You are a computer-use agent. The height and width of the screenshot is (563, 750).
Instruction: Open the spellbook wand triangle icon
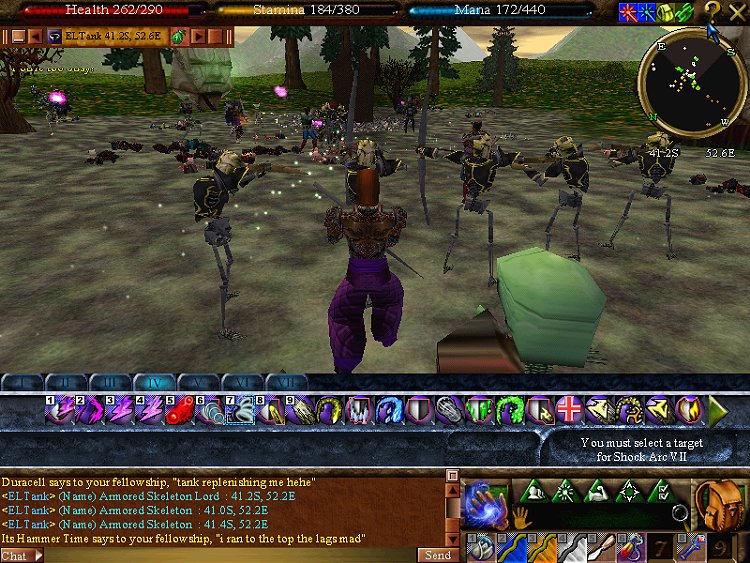(x=564, y=491)
